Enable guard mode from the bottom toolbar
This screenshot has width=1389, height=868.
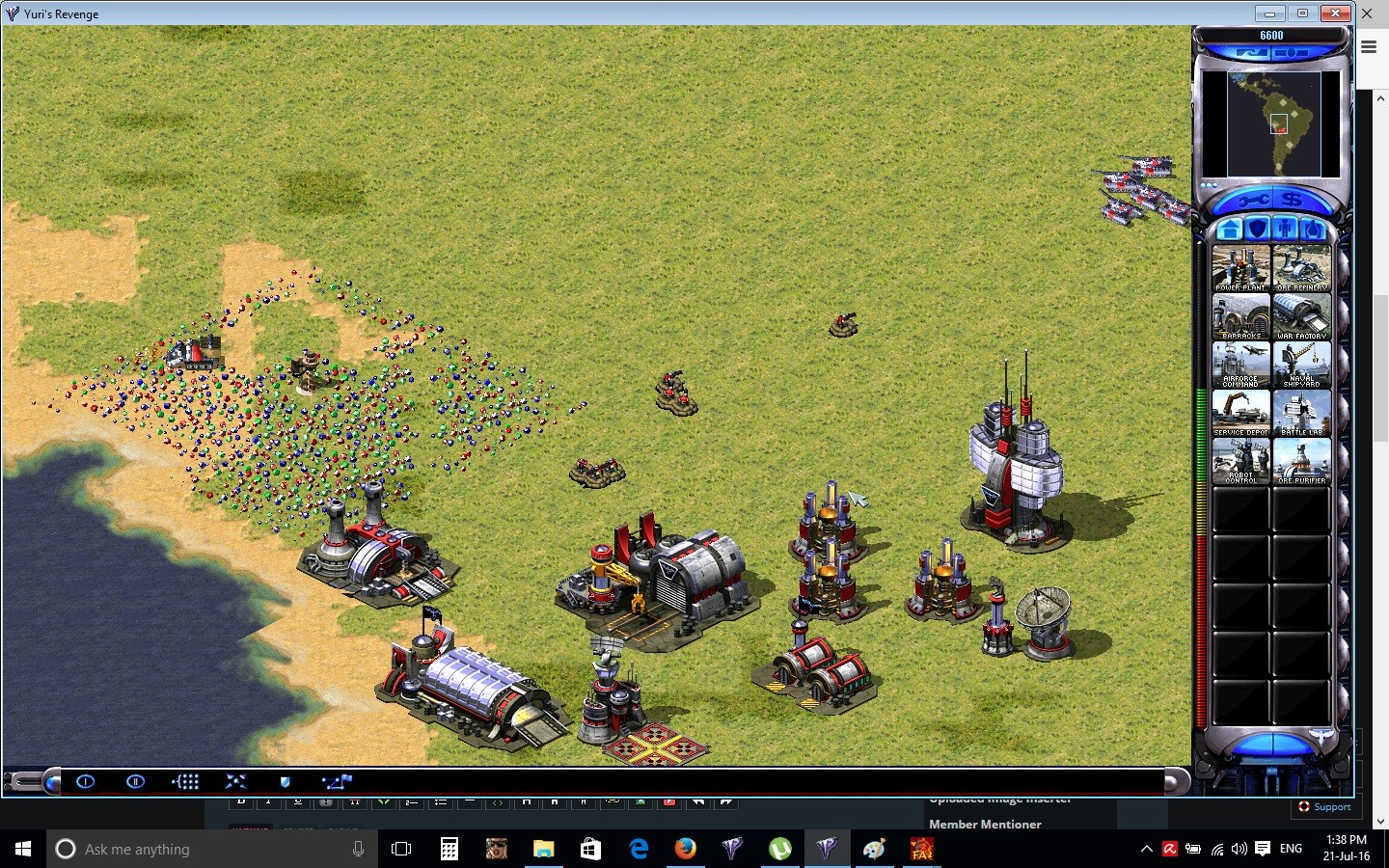(285, 782)
